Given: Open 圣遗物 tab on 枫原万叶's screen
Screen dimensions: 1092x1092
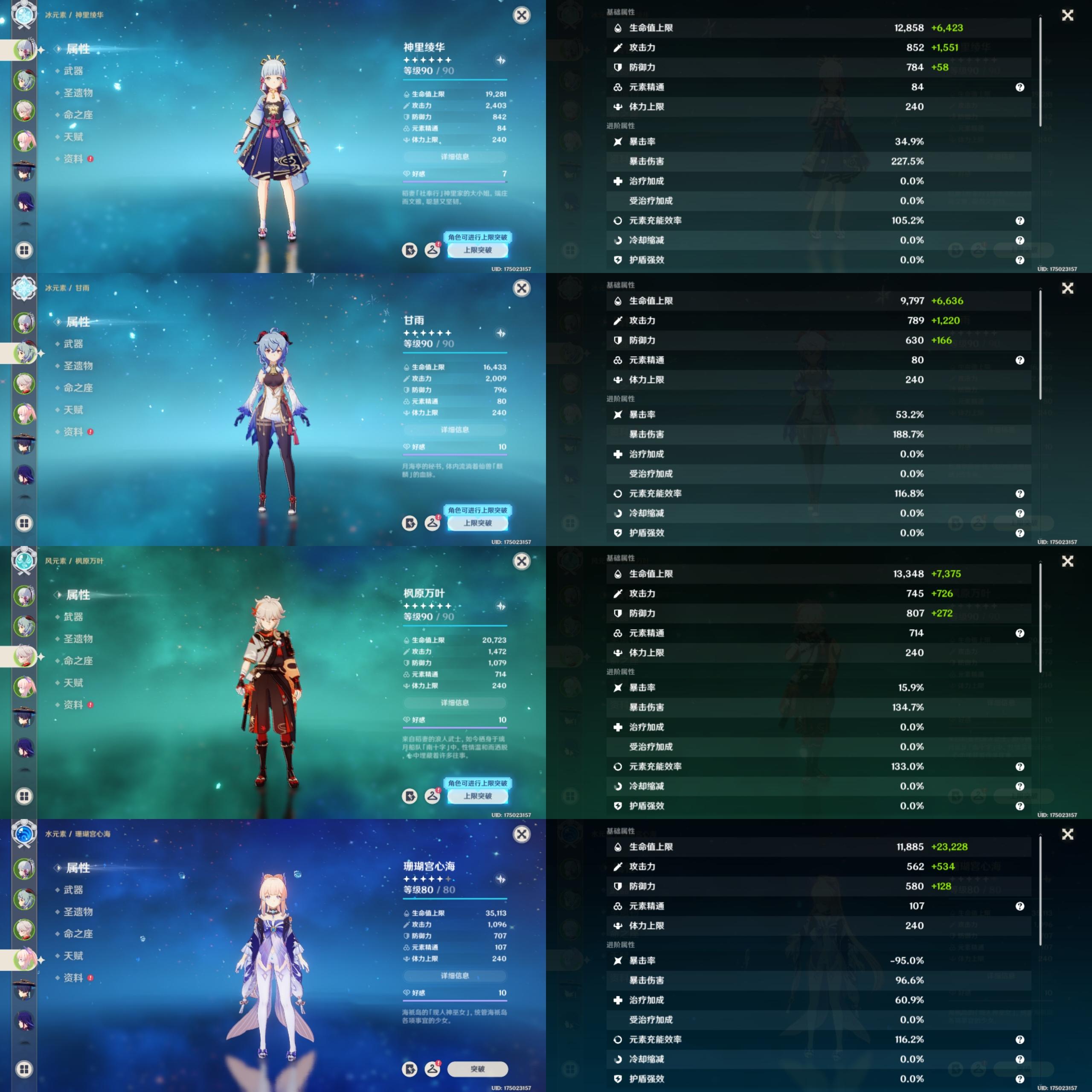Looking at the screenshot, I should coord(78,639).
